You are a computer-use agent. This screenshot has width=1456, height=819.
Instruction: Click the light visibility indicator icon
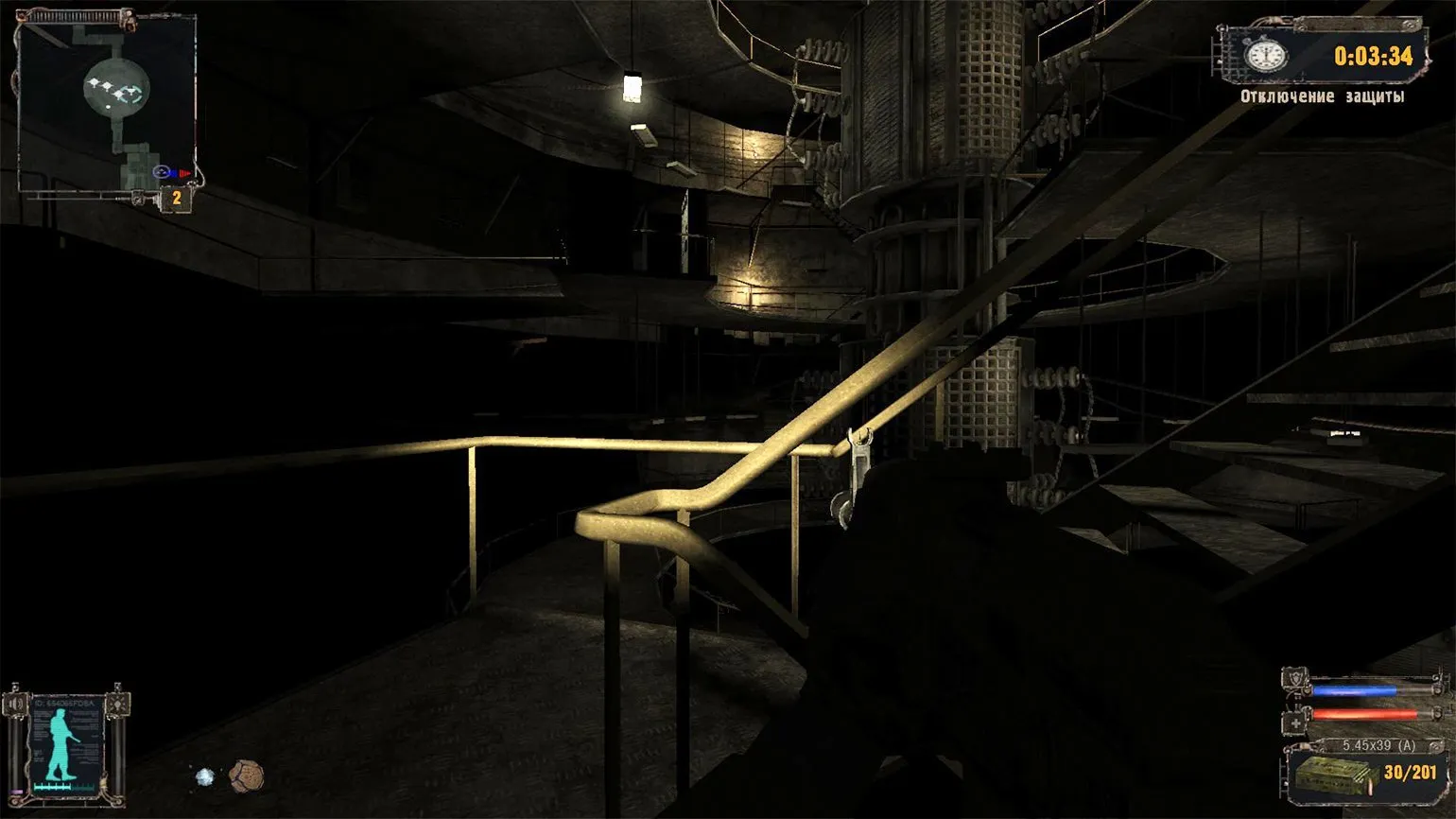tap(118, 704)
